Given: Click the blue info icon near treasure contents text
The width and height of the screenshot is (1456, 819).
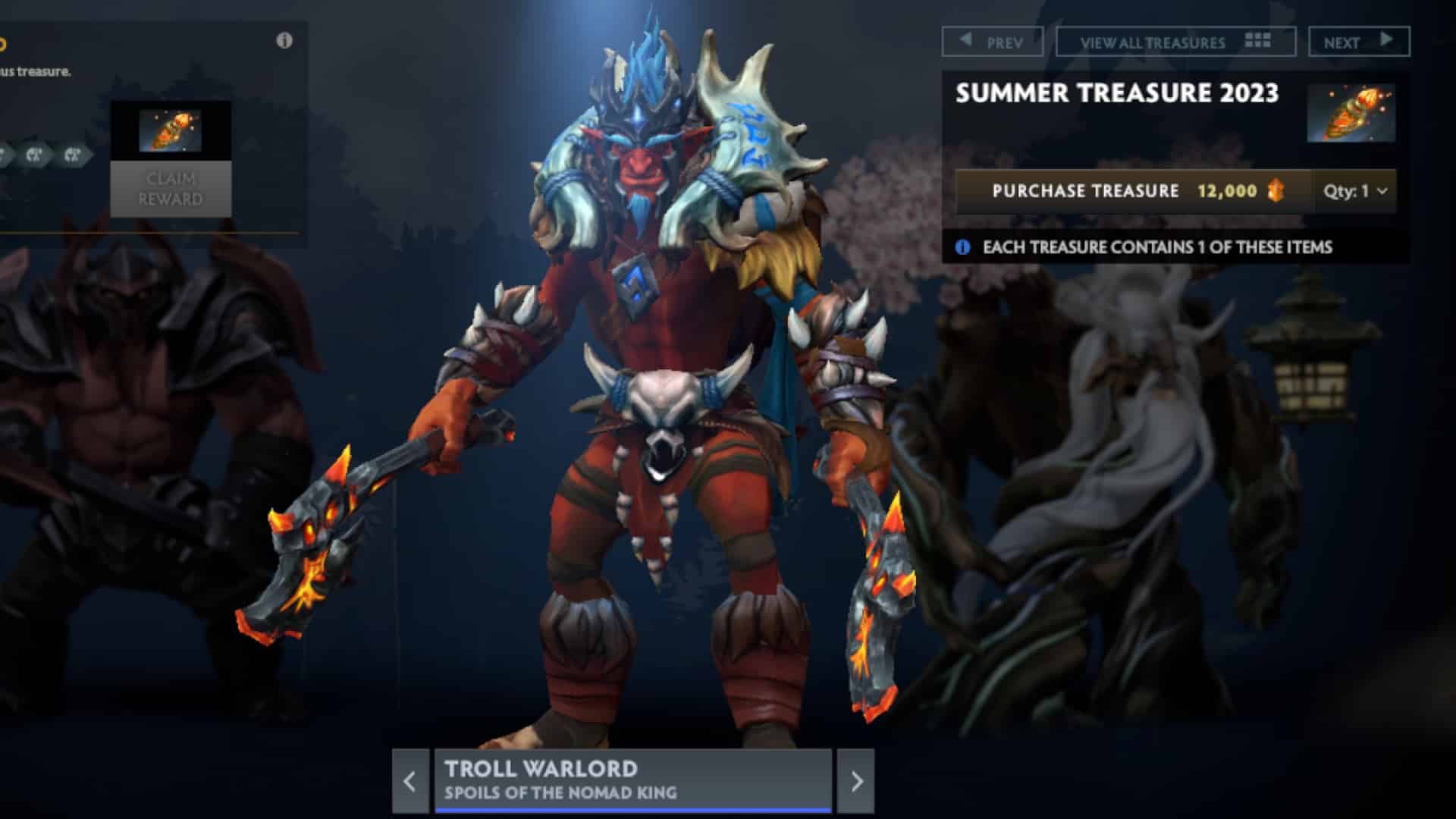Looking at the screenshot, I should tap(963, 246).
